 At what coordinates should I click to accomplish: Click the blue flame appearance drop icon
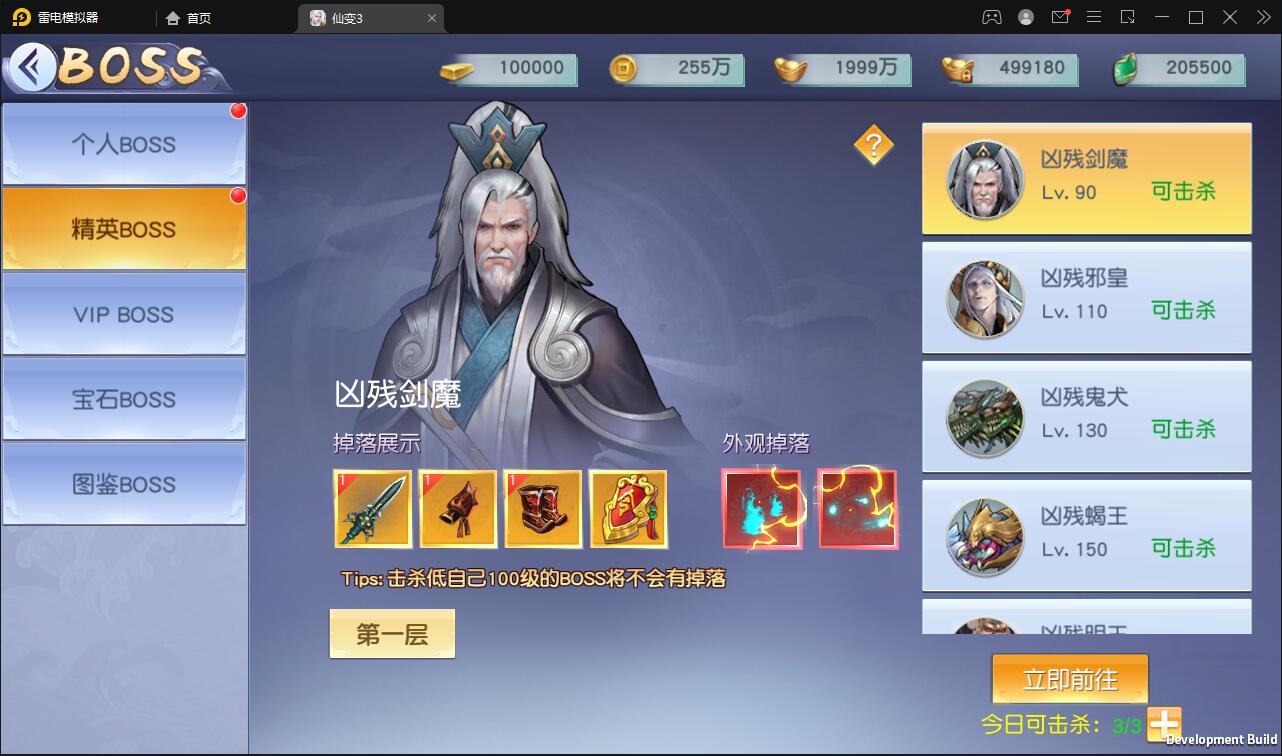762,509
